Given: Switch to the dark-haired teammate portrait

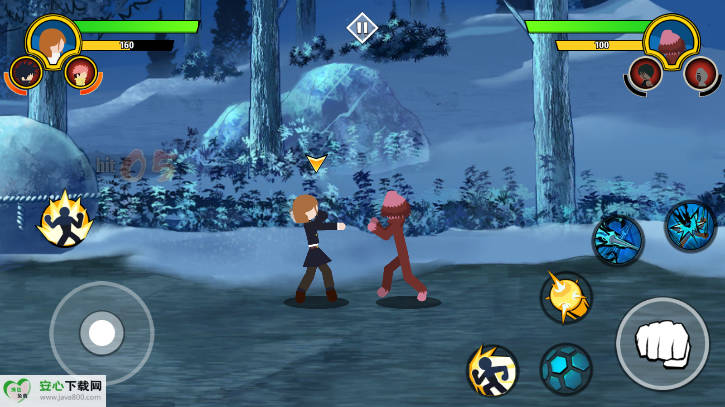Looking at the screenshot, I should [25, 72].
